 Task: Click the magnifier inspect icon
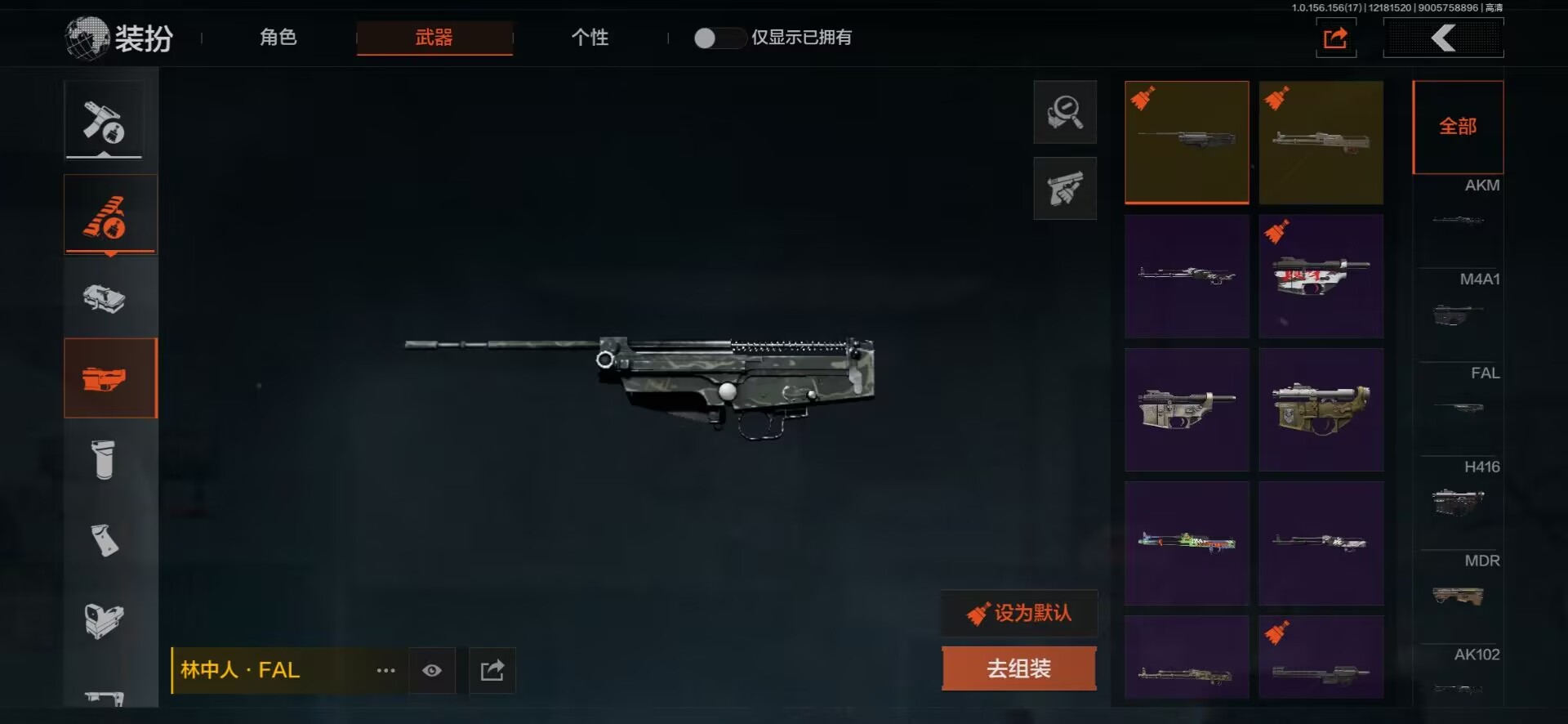pyautogui.click(x=1065, y=112)
